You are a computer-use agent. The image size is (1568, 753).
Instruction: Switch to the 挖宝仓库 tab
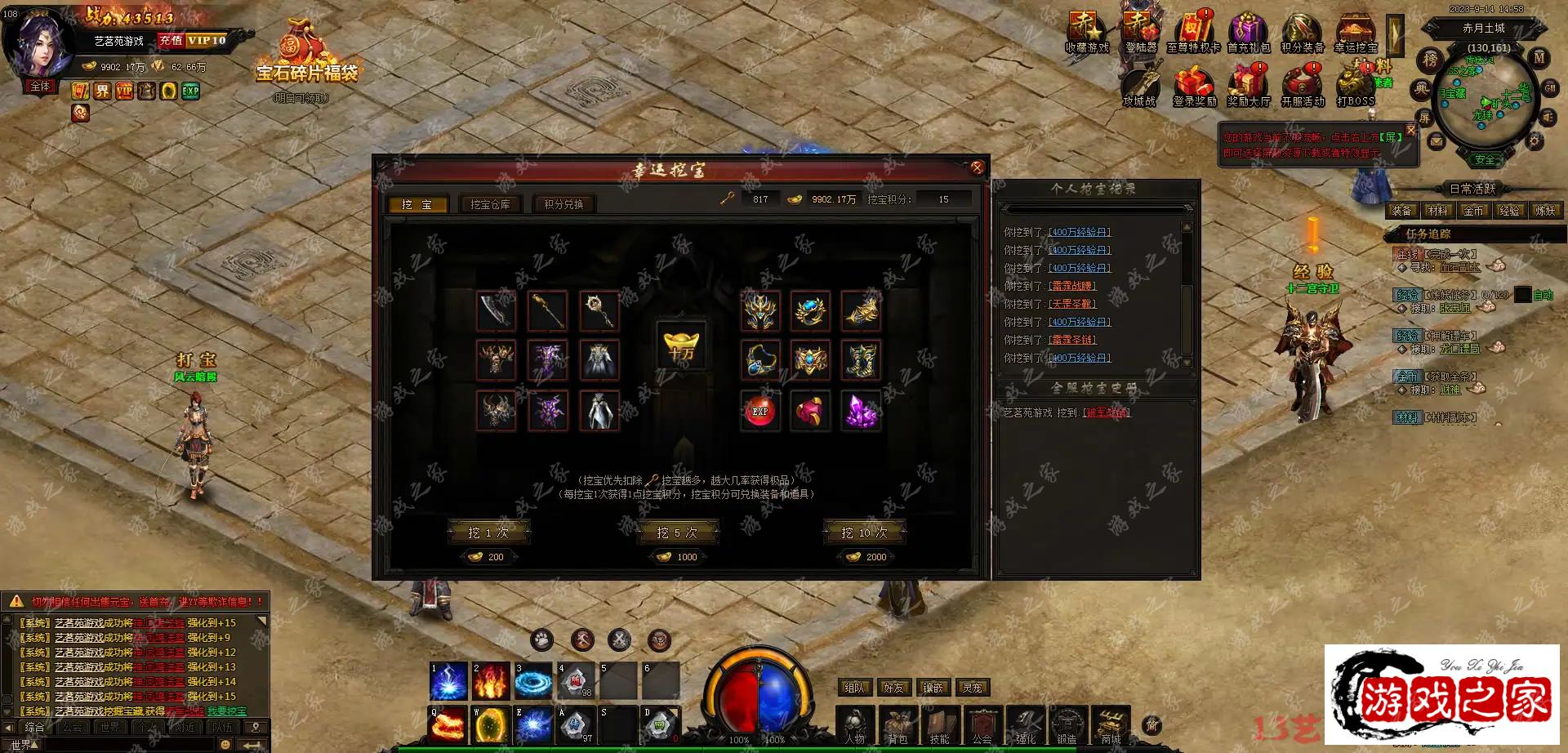[x=490, y=204]
